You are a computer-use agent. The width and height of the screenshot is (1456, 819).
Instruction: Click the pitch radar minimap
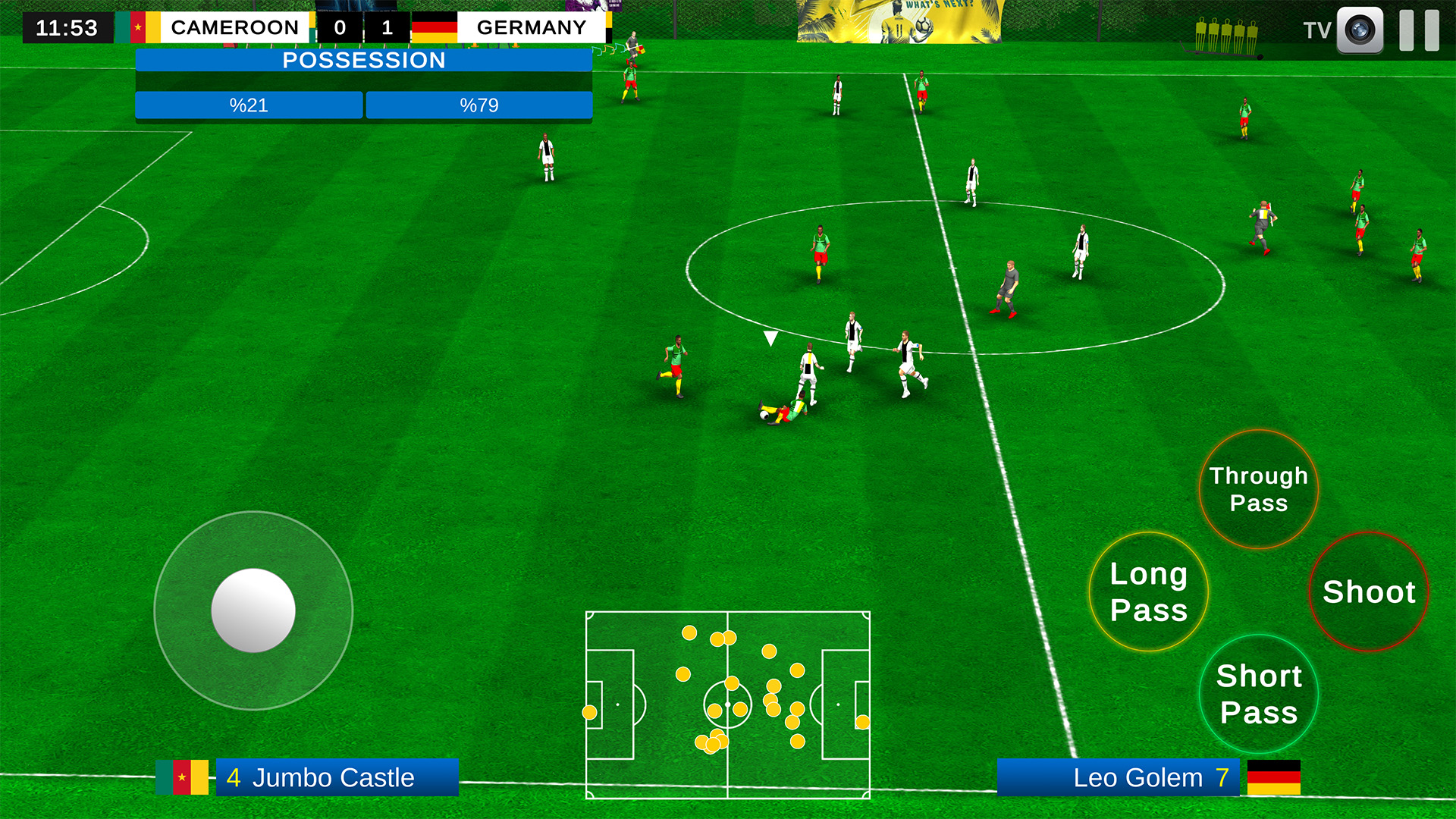[727, 704]
